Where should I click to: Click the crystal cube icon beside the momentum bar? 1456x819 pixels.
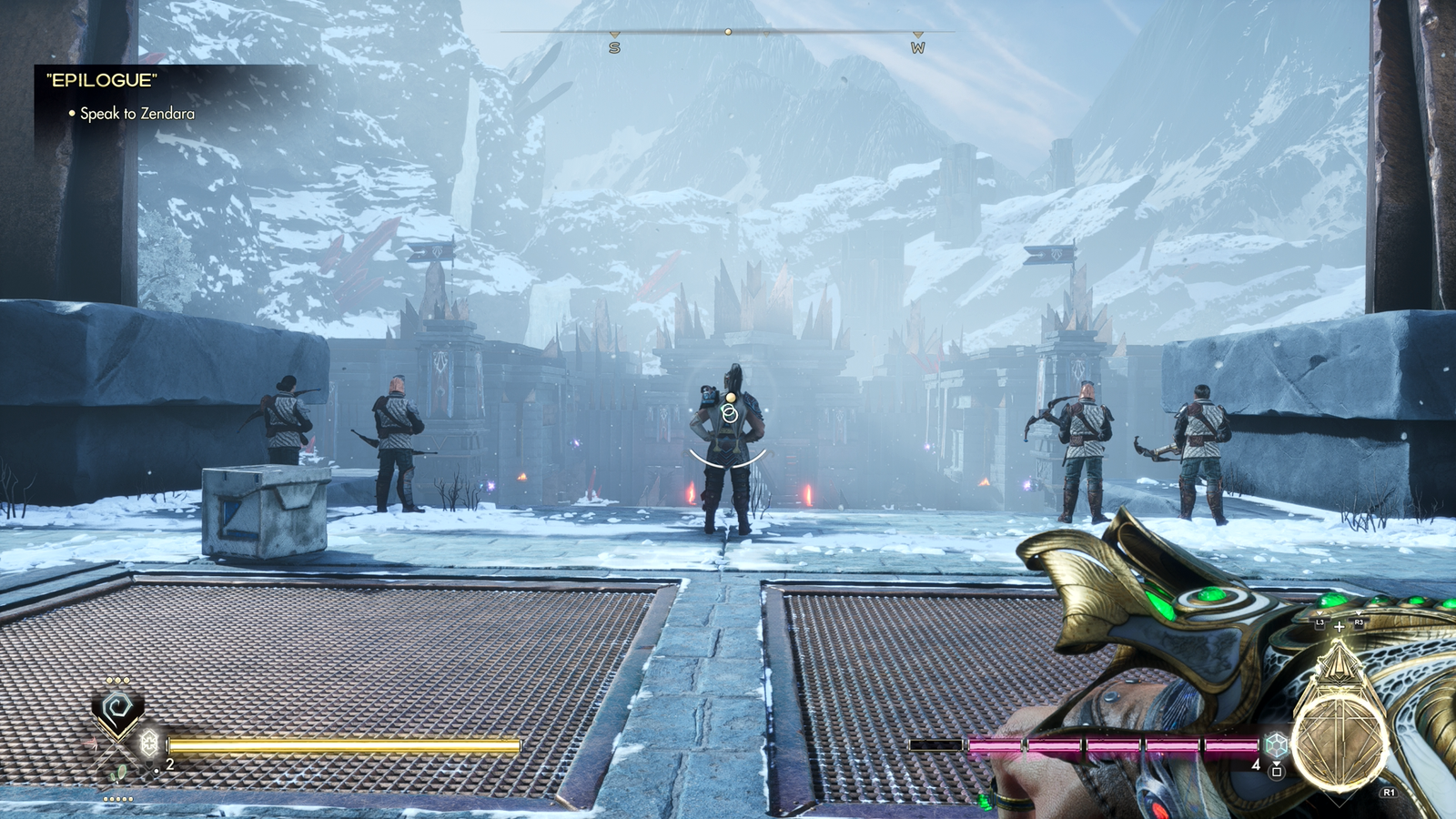tap(1275, 745)
